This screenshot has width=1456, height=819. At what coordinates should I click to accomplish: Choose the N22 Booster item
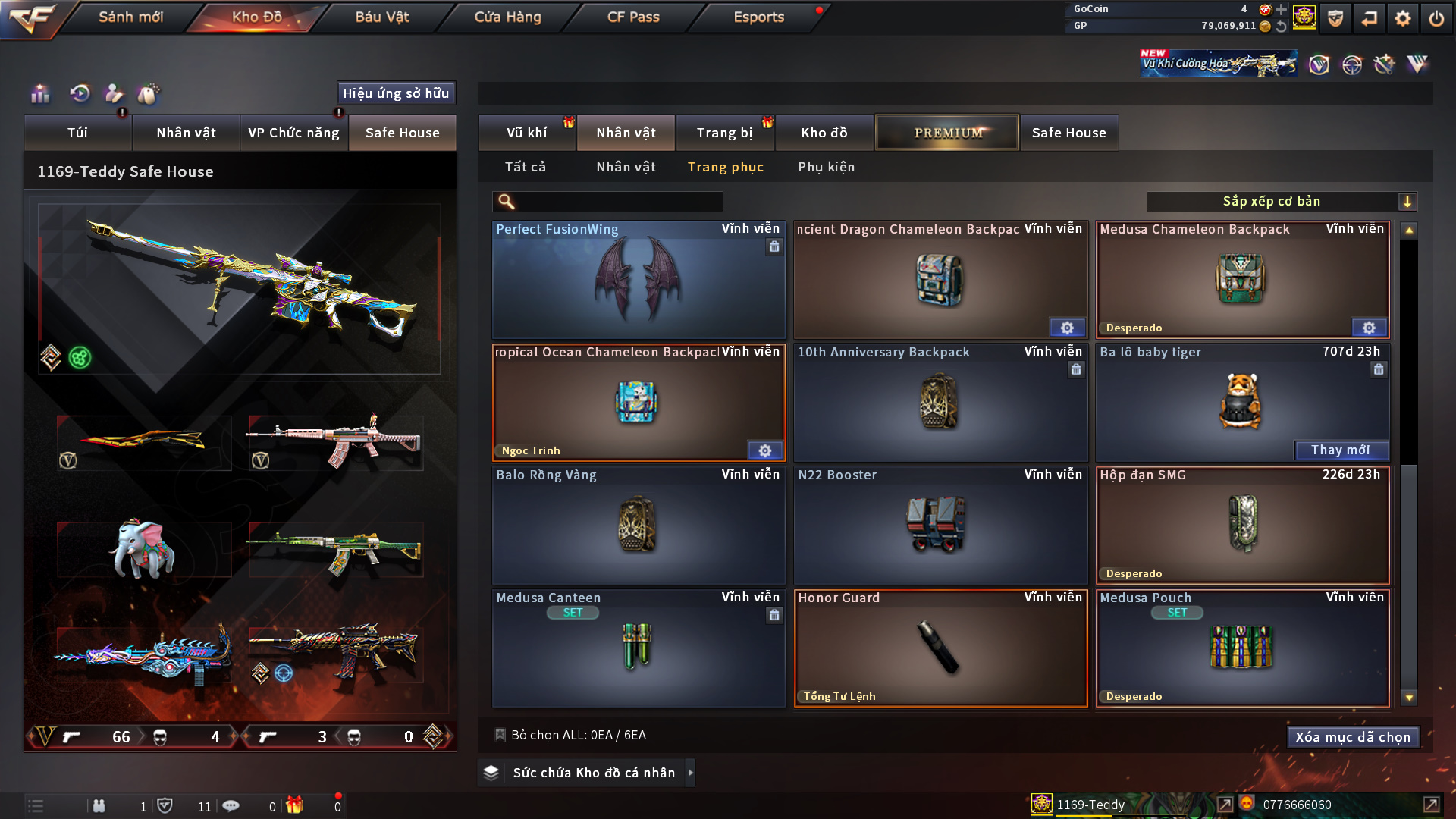pos(940,525)
